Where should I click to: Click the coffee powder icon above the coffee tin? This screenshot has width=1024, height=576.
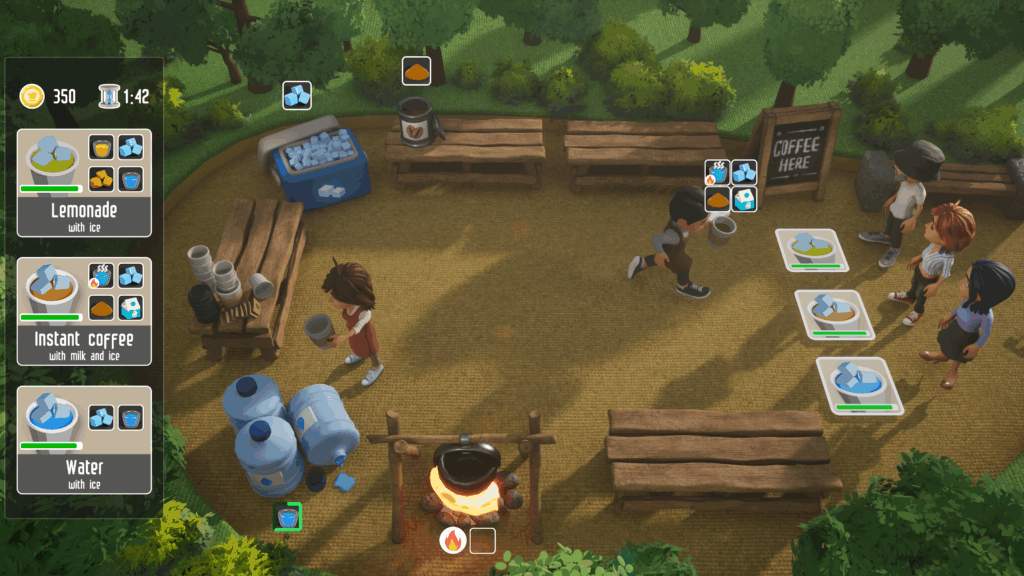coord(416,71)
